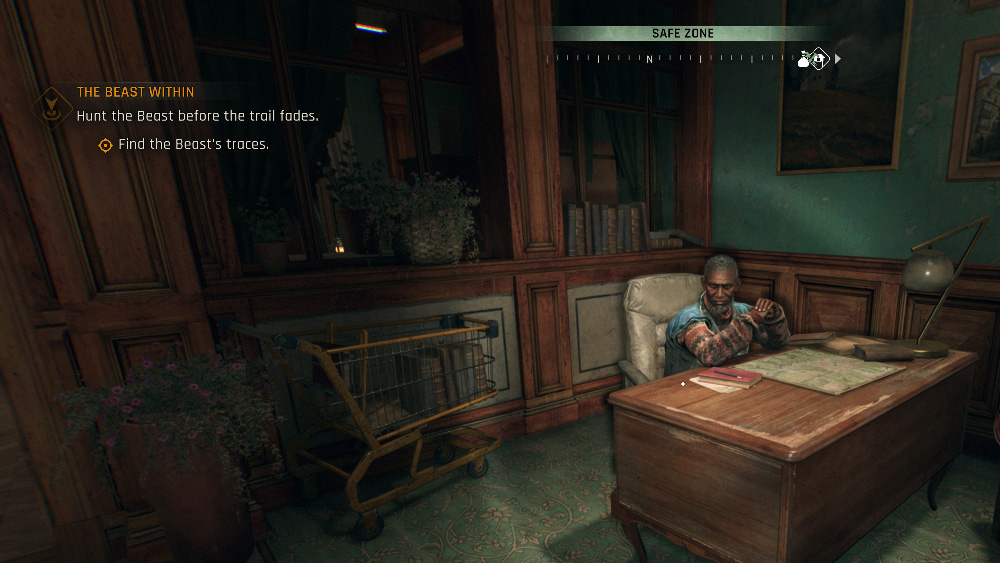Click the diamond-shaped marker on the compass
Viewport: 1000px width, 563px height.
[818, 59]
